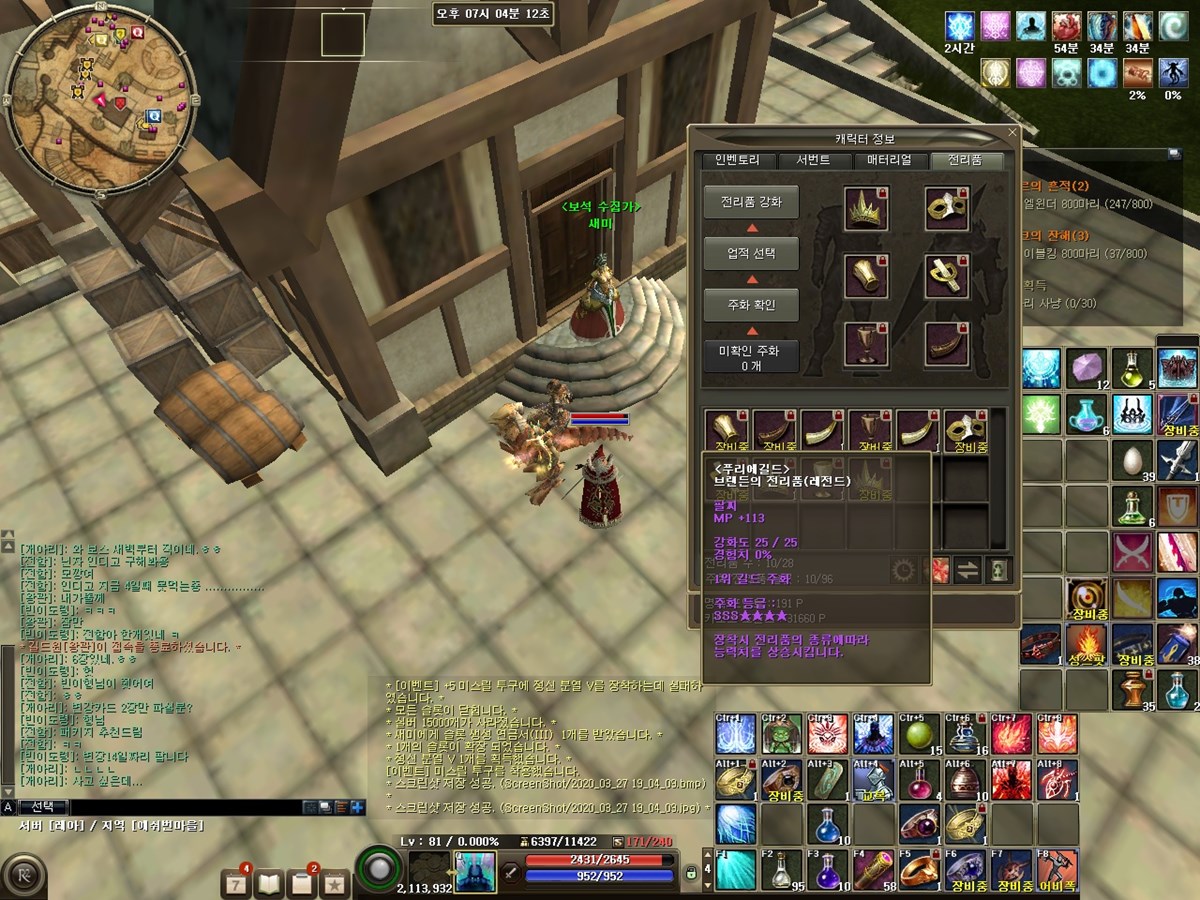Screen dimensions: 1200x900
Task: Use the red potion on Alt+5
Action: pos(917,782)
